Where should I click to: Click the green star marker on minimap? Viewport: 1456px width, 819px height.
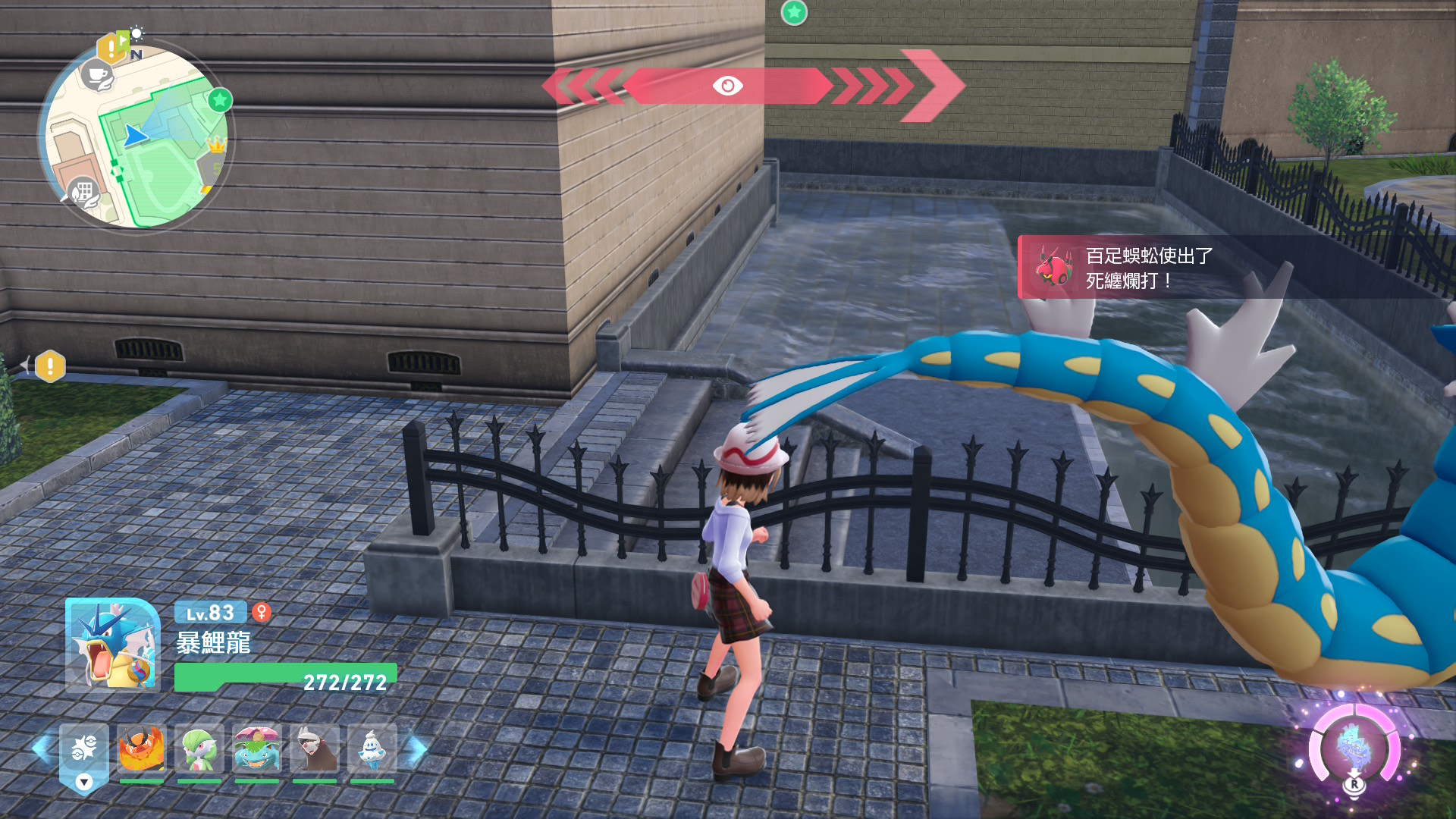220,100
